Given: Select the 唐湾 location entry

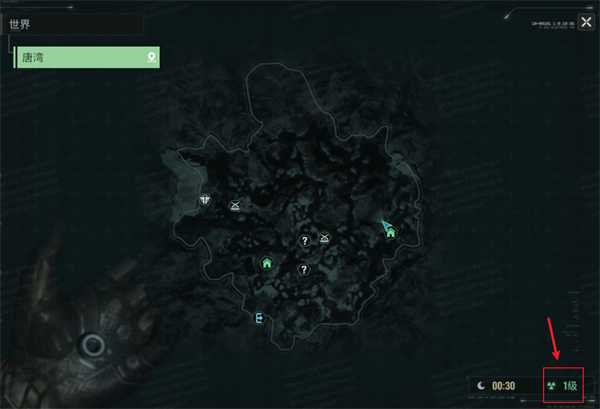Looking at the screenshot, I should [x=87, y=57].
